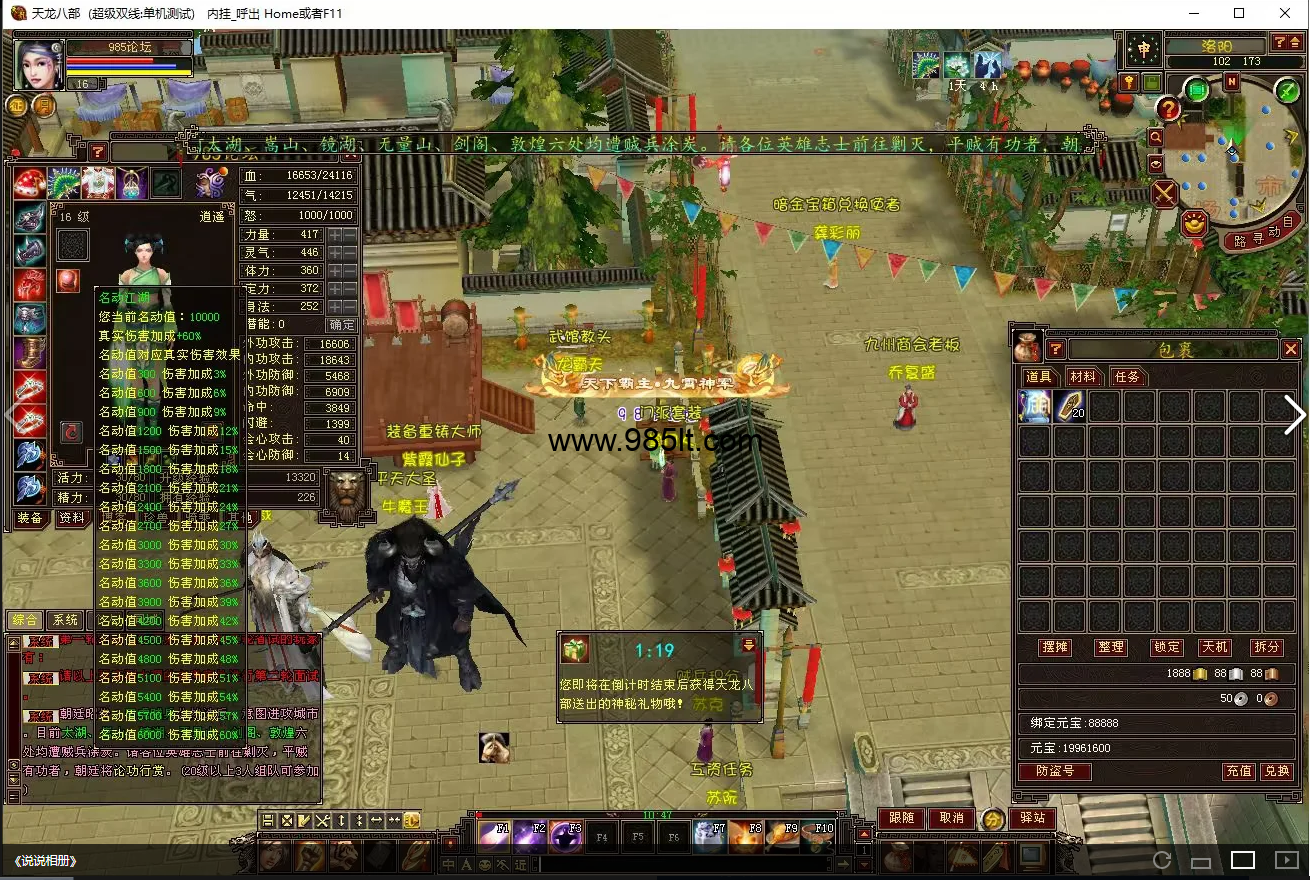Click the 跟随 follow button
Viewport: 1310px width, 880px height.
tap(901, 818)
